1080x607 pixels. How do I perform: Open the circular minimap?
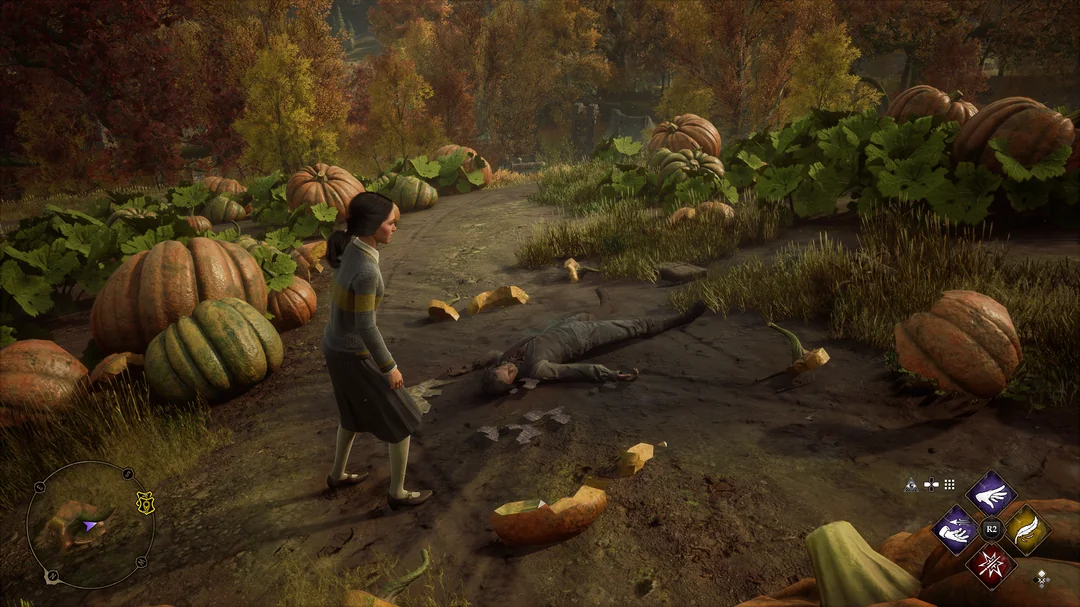(x=90, y=524)
